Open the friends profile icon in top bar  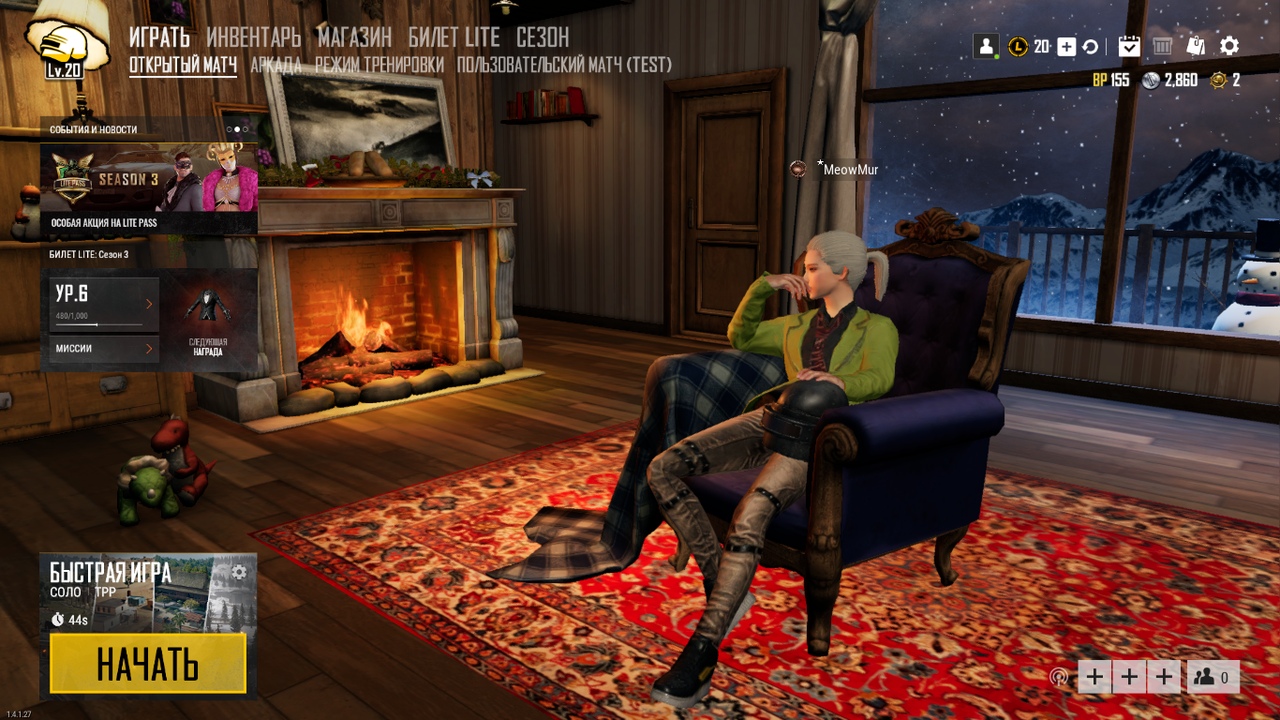click(x=986, y=46)
